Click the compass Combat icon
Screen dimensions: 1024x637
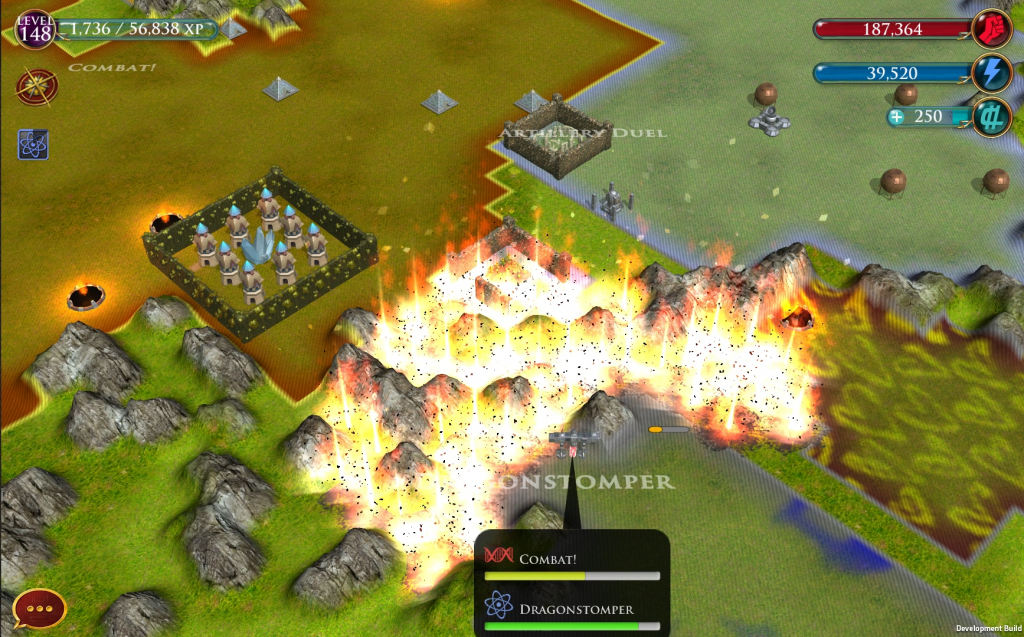pos(35,87)
